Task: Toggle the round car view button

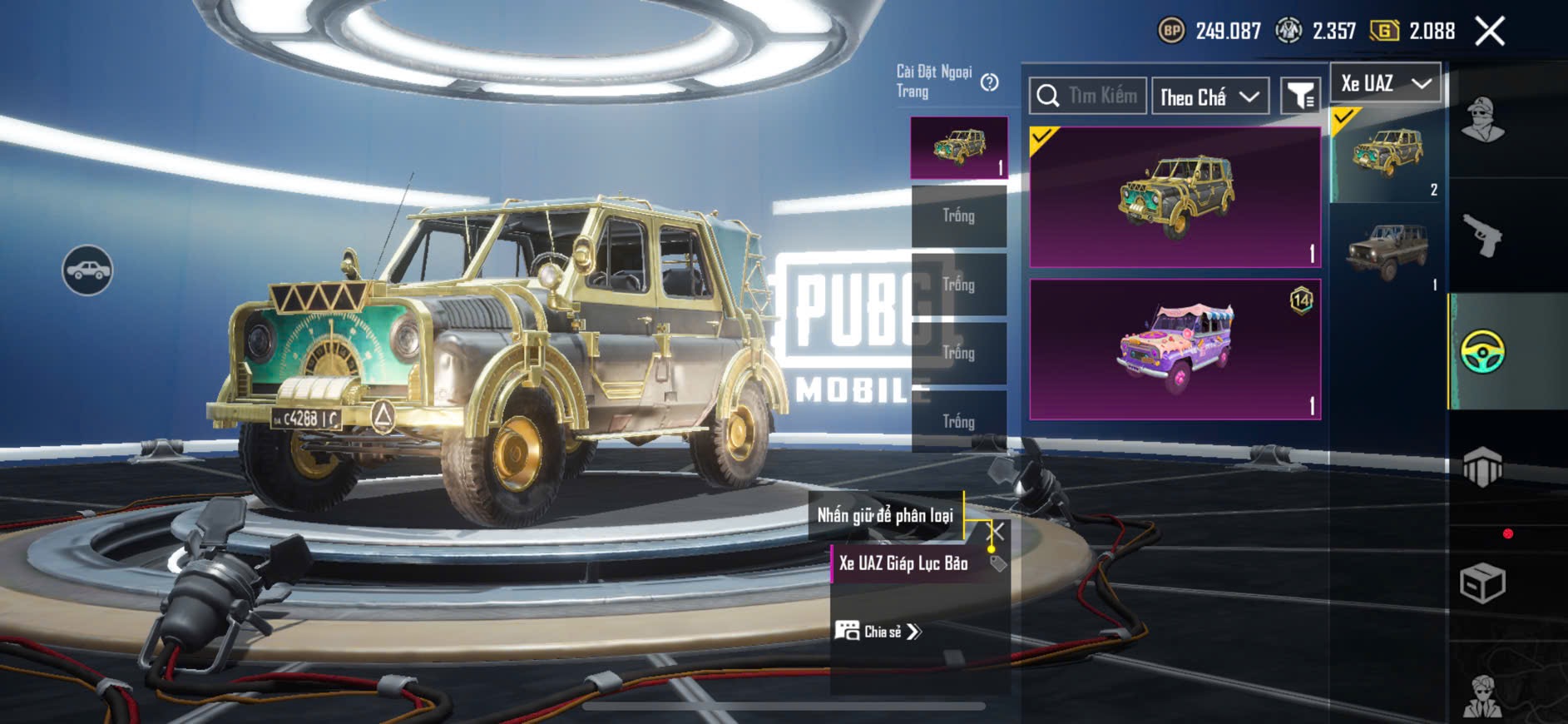Action: click(87, 270)
